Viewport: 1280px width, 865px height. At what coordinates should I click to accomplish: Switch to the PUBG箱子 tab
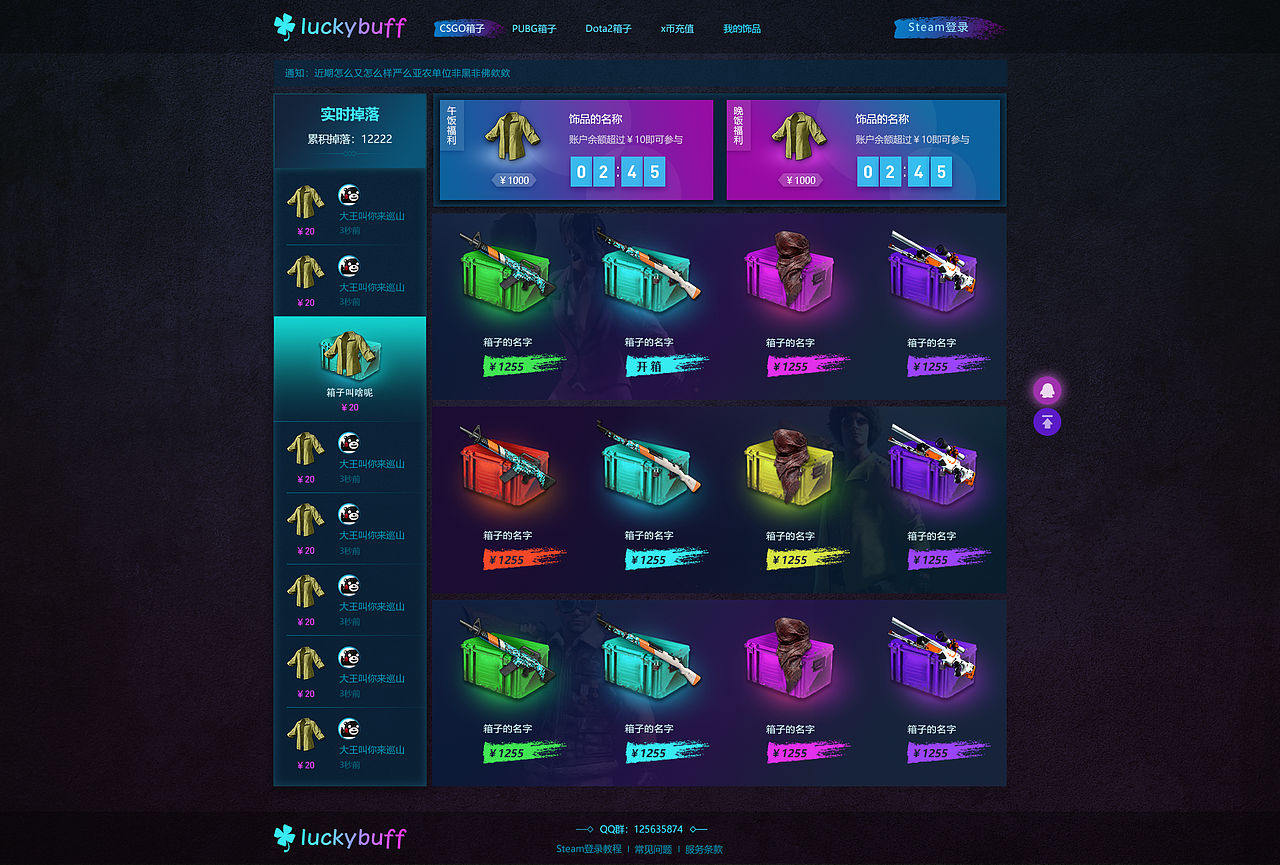click(534, 28)
